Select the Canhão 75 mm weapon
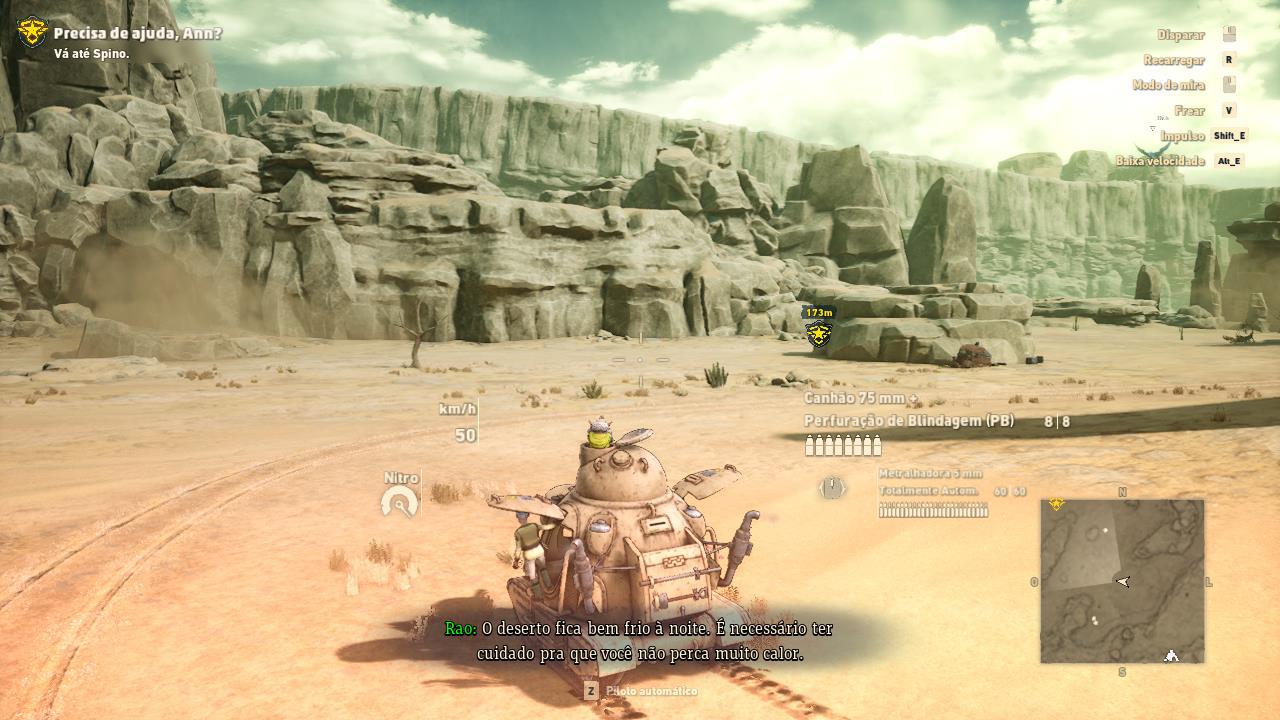This screenshot has height=720, width=1280. (x=861, y=398)
